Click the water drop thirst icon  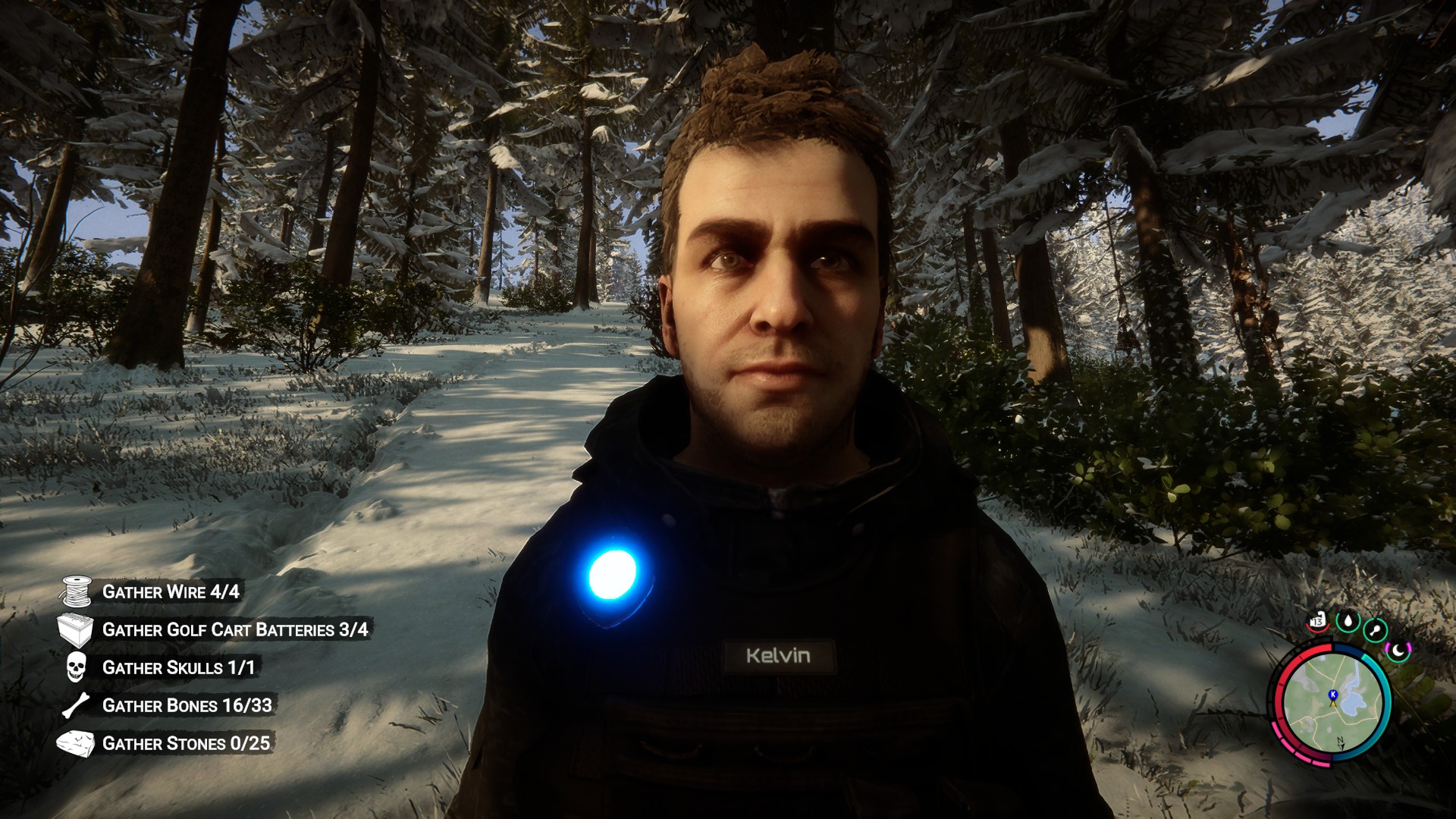[1348, 622]
